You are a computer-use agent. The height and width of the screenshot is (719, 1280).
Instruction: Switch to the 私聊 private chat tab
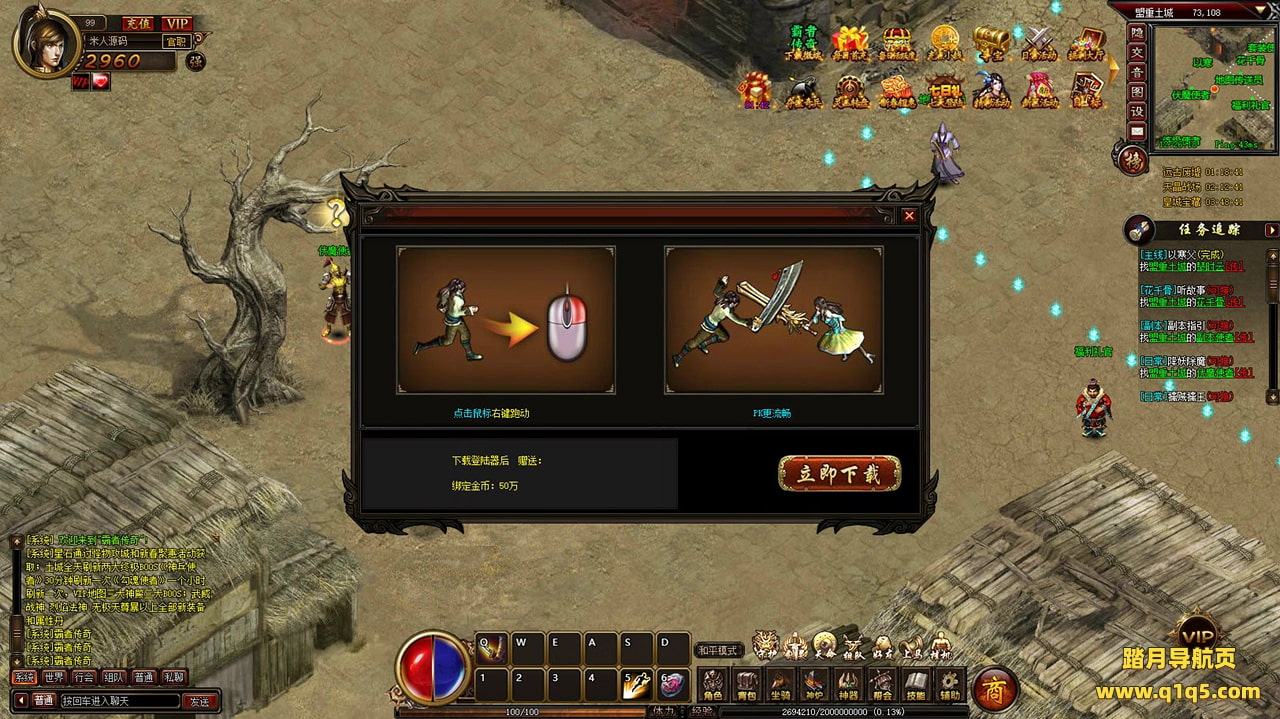point(174,677)
